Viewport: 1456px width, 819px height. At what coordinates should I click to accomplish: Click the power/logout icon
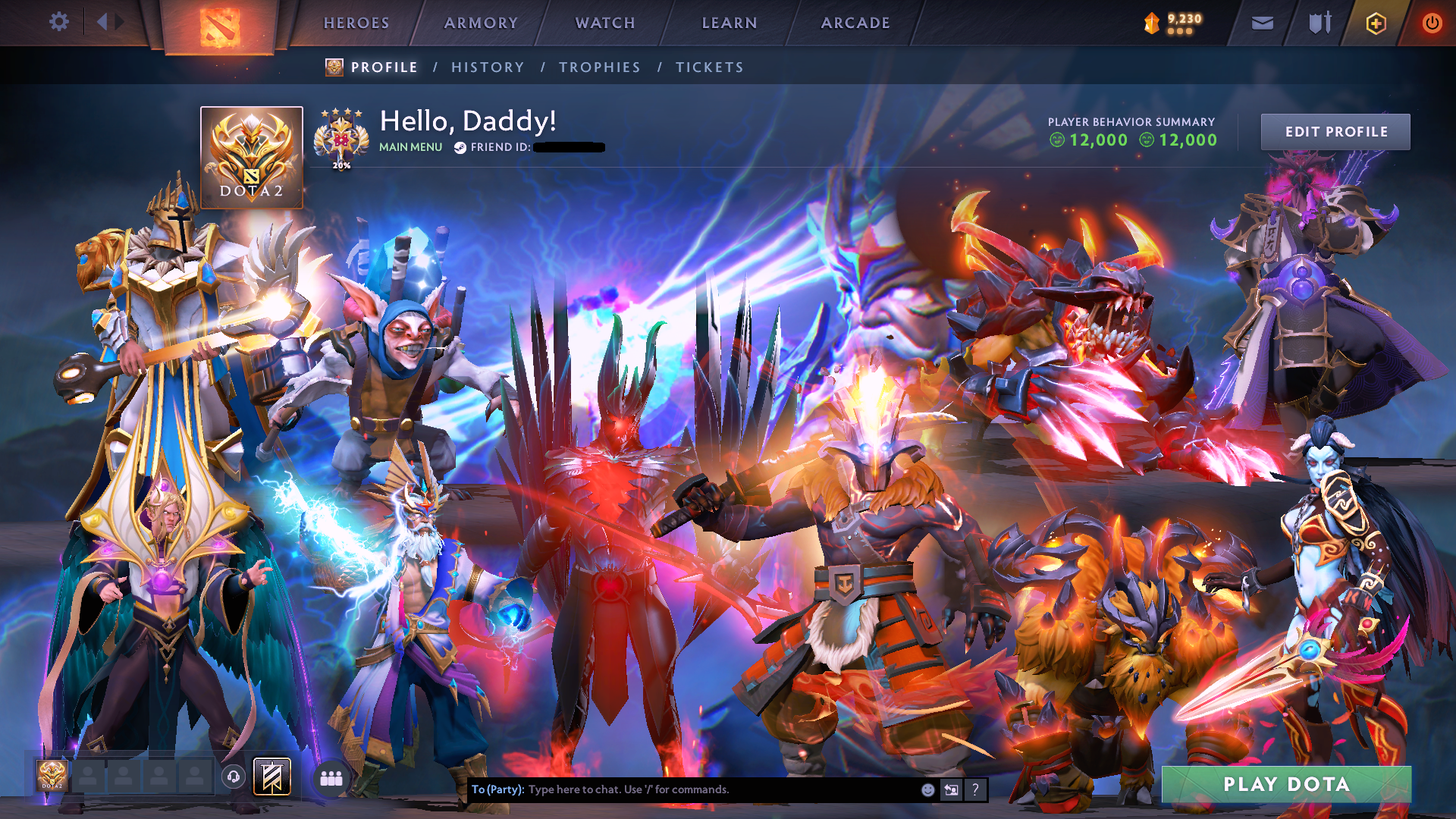click(x=1432, y=23)
